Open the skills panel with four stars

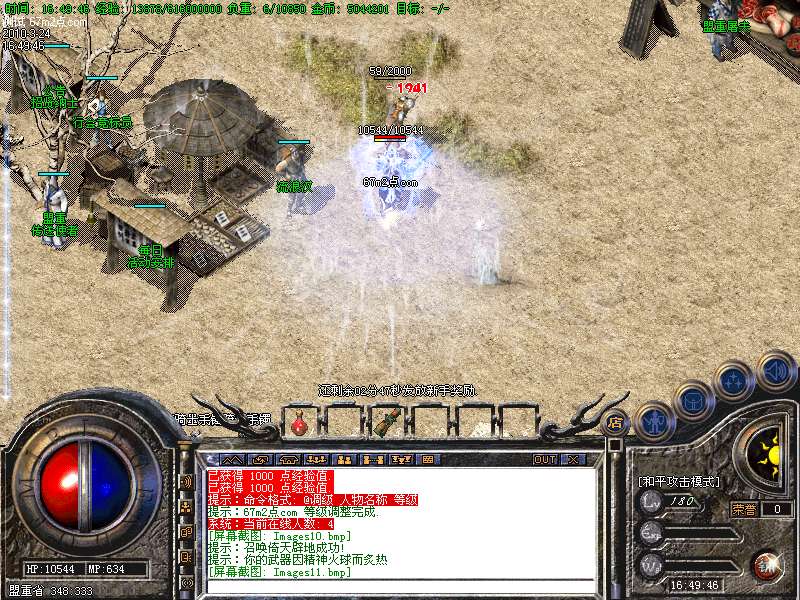[735, 381]
